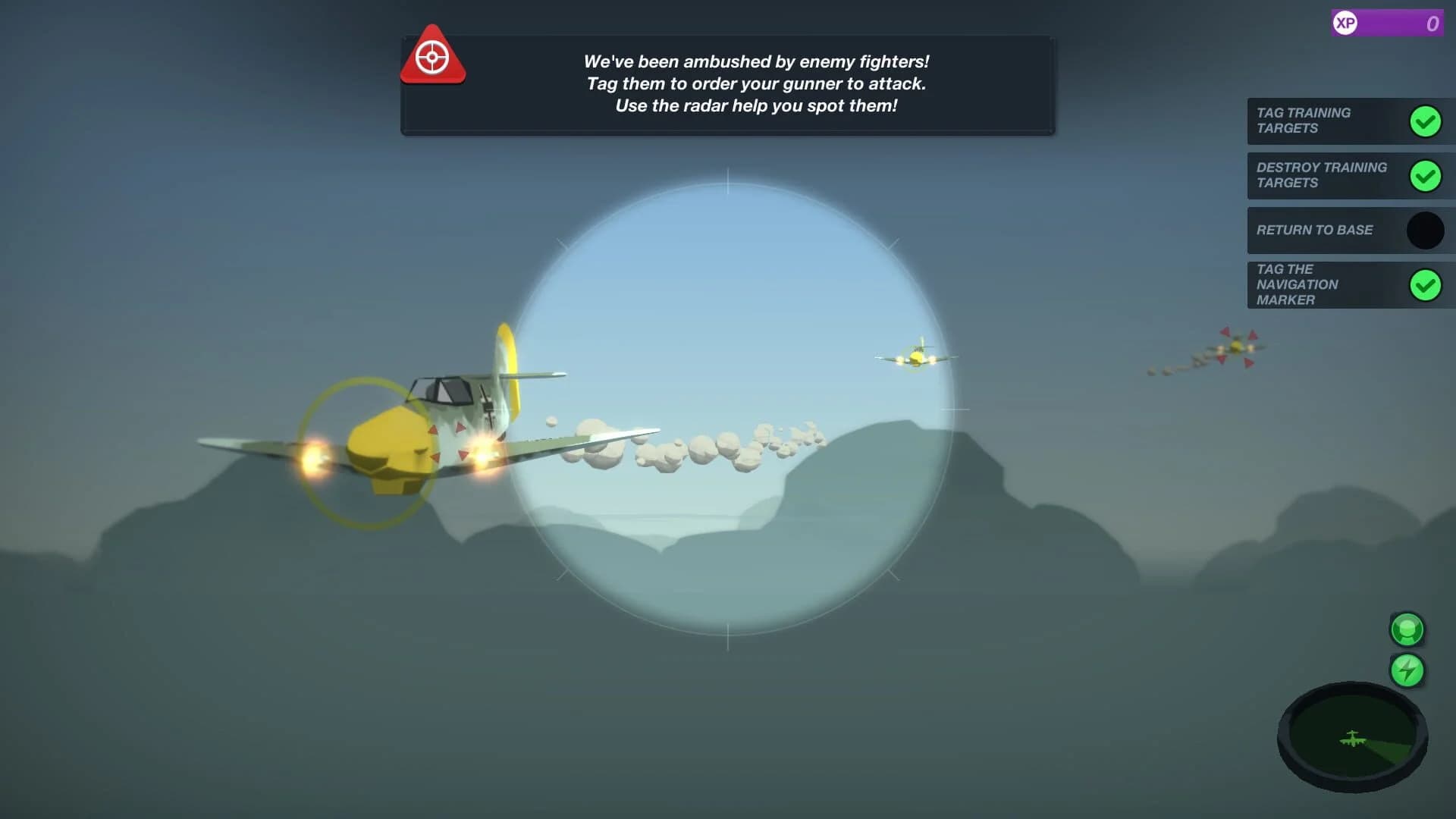The width and height of the screenshot is (1456, 819).
Task: Select the green crew status icon
Action: pos(1407,630)
